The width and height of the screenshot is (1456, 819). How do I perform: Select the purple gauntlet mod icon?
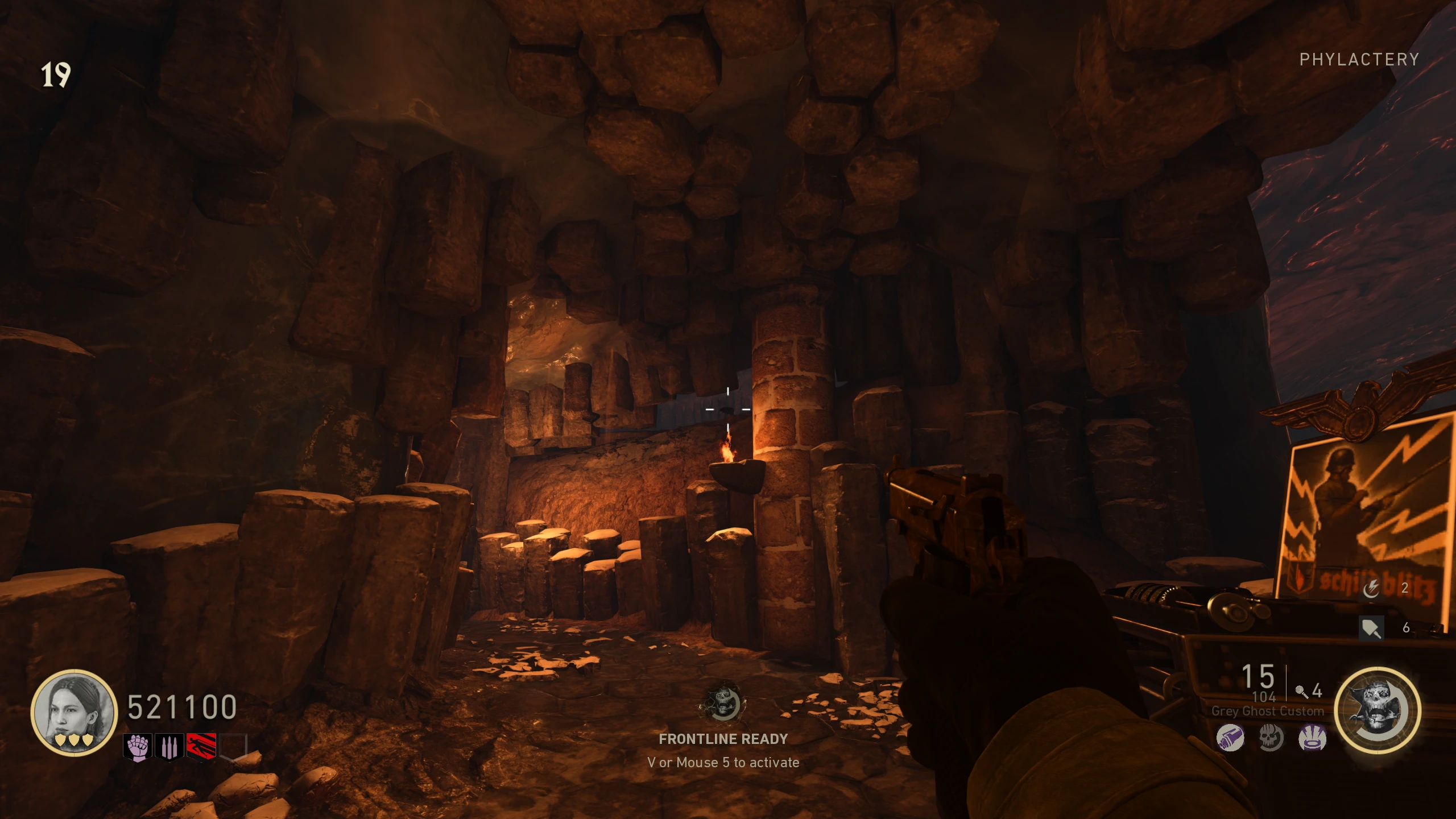[1230, 739]
